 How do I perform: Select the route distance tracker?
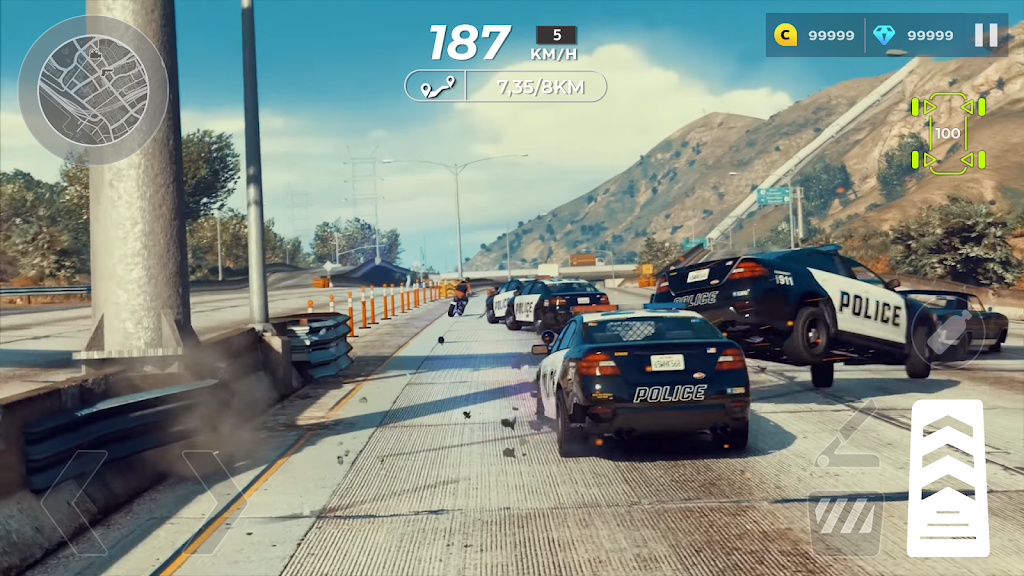coord(505,86)
